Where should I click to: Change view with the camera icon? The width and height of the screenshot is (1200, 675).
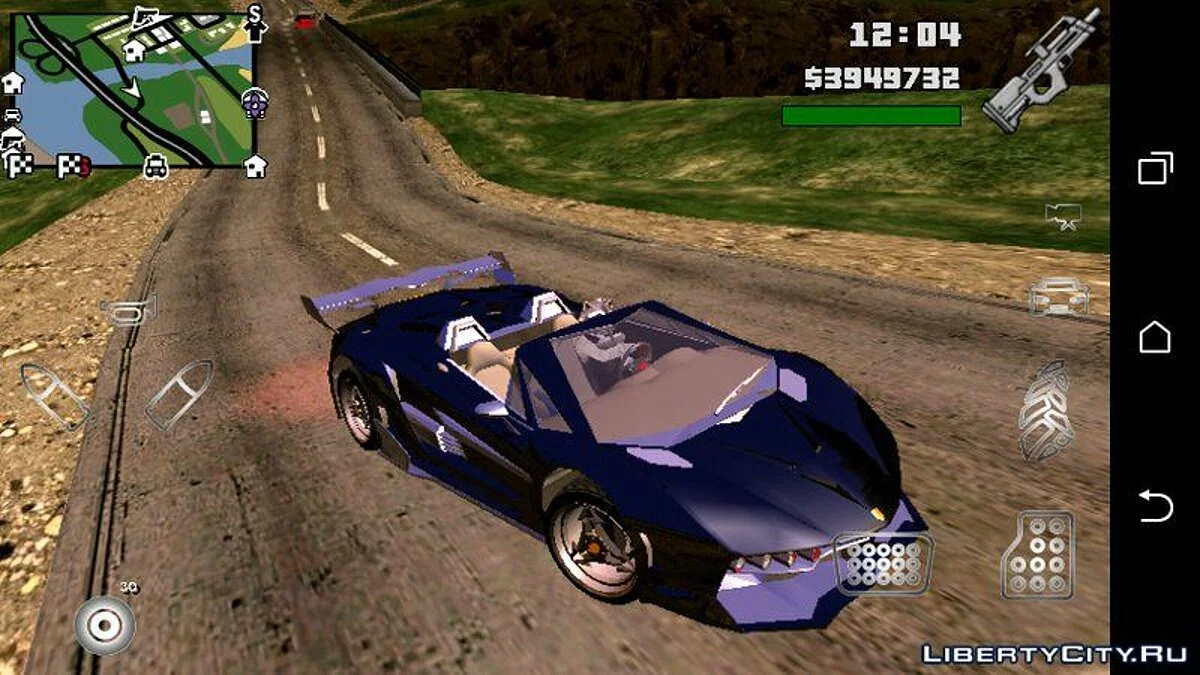pyautogui.click(x=1062, y=216)
